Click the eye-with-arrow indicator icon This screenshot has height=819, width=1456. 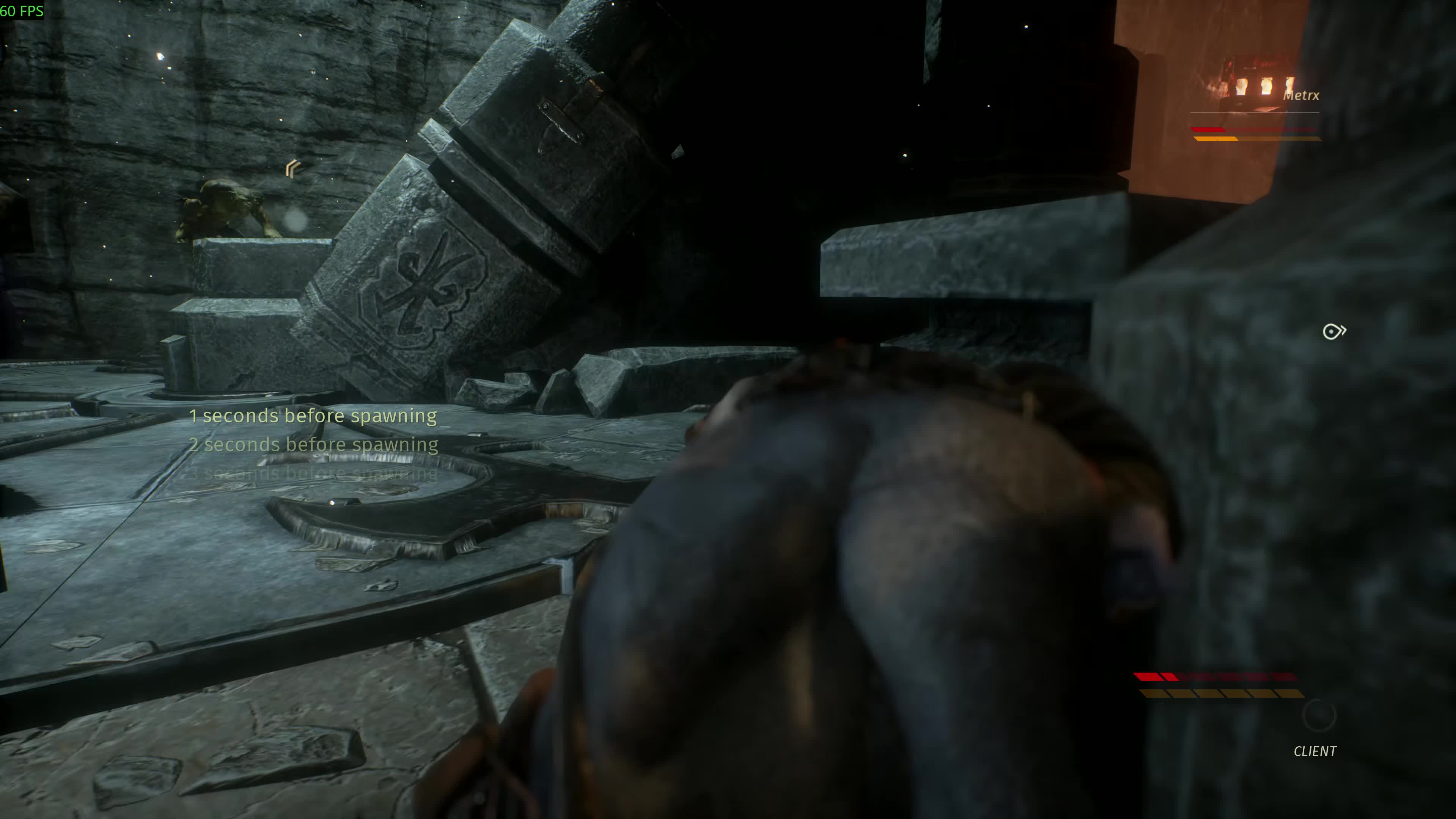(x=1334, y=331)
